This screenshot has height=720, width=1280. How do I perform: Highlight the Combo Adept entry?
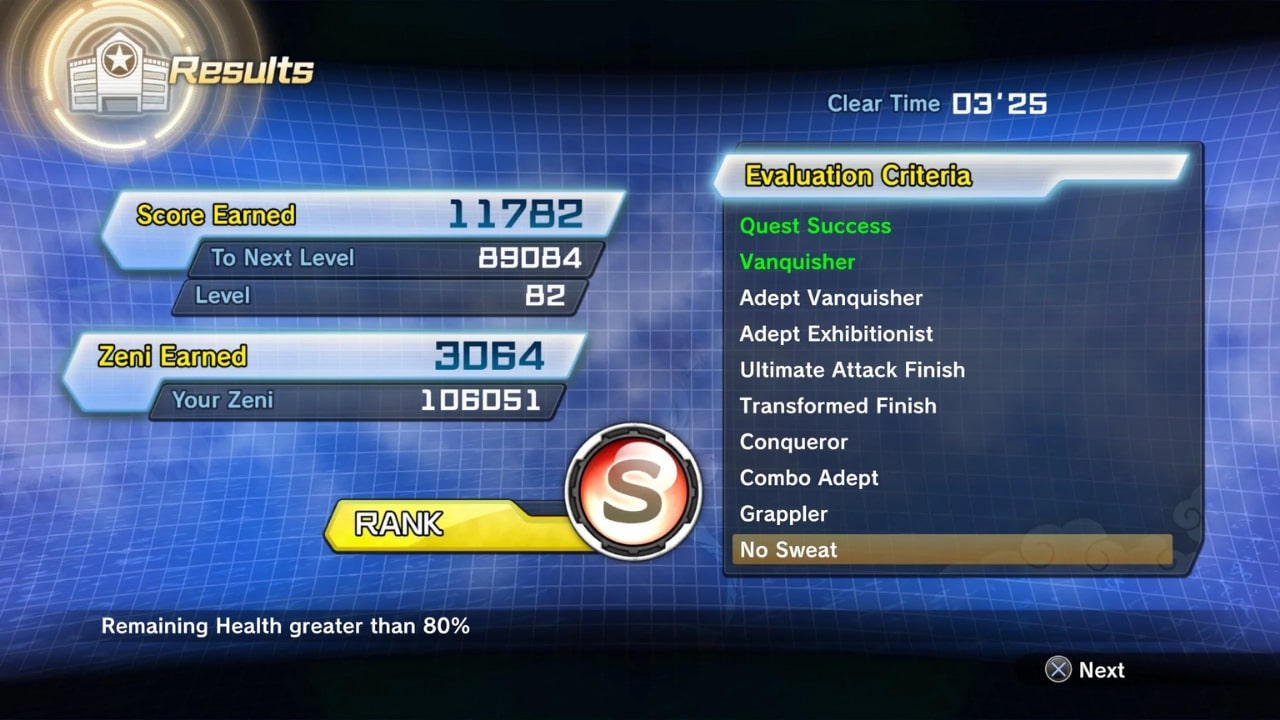click(x=809, y=478)
